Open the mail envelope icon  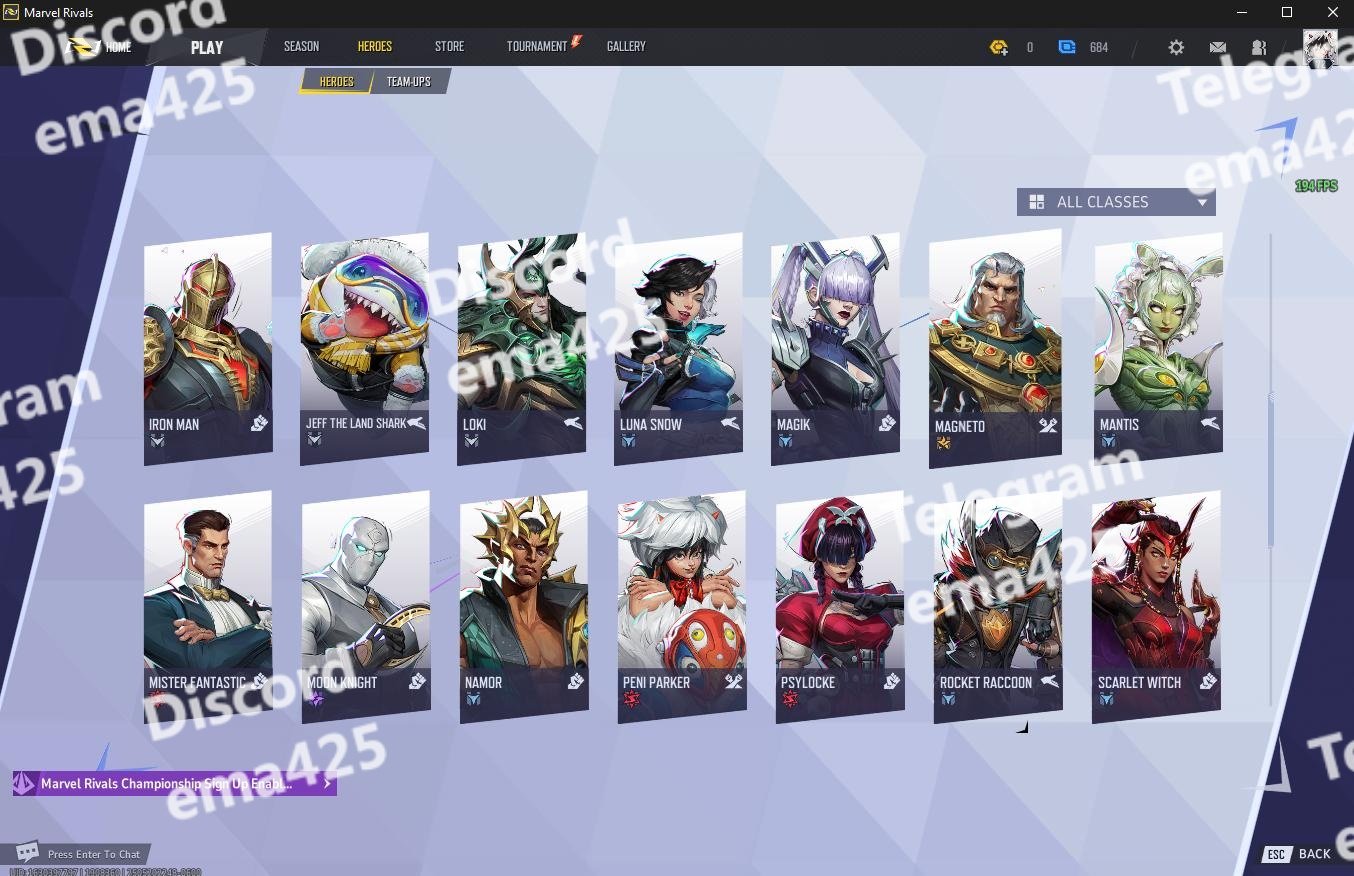[x=1217, y=47]
